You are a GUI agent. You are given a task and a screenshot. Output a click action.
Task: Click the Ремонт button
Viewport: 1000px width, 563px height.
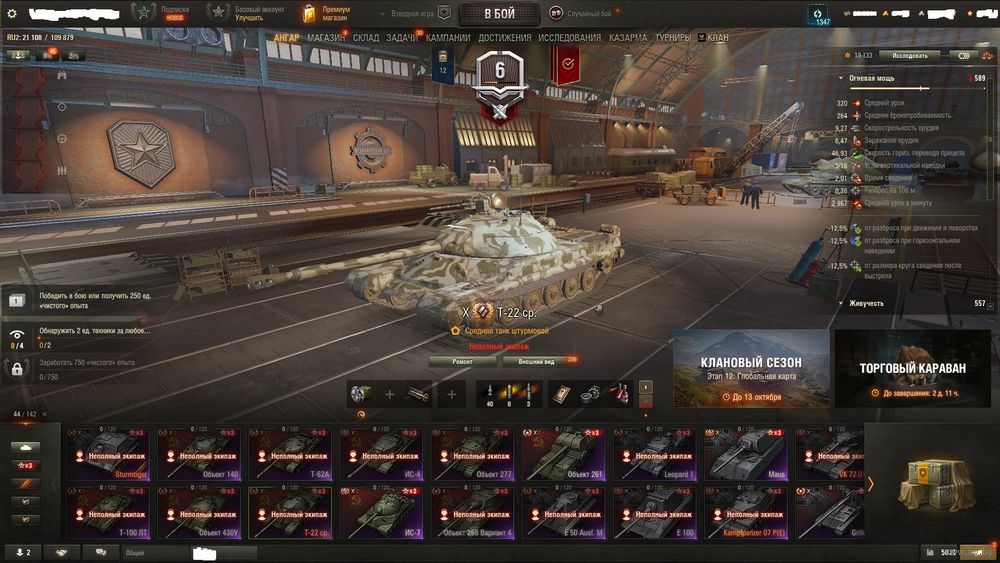click(462, 361)
